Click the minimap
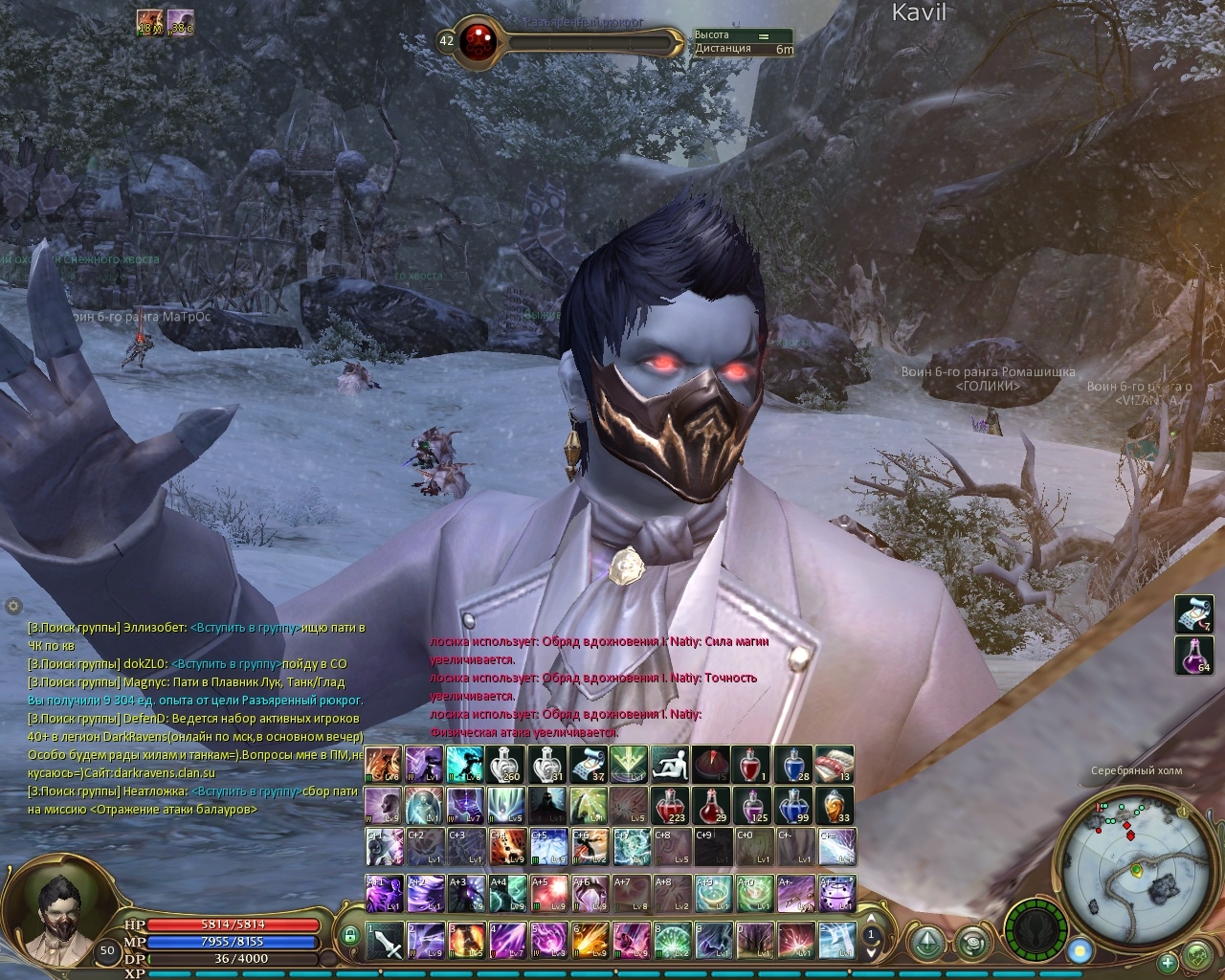Image resolution: width=1225 pixels, height=980 pixels. 1136,857
